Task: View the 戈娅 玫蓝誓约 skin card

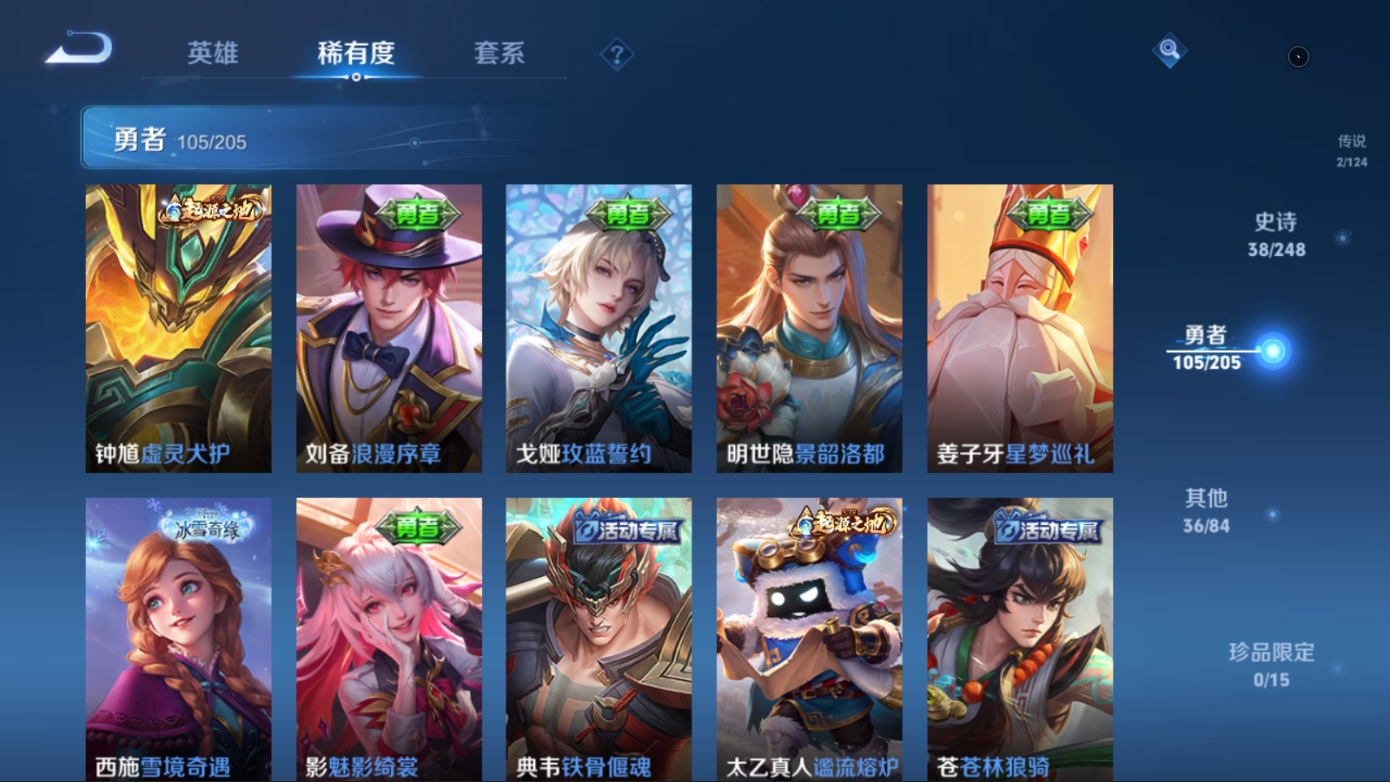Action: (x=599, y=328)
